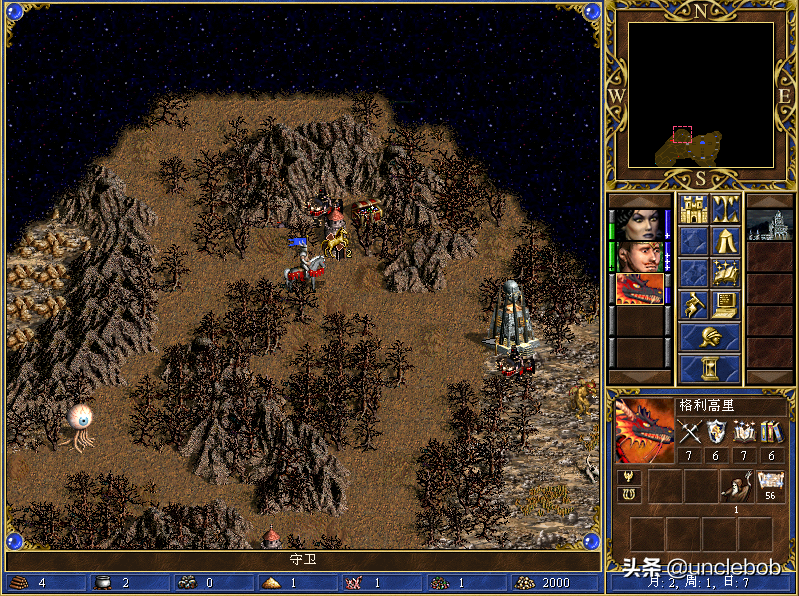
Task: View the hero's luck horseshoe icon
Action: coord(630,495)
